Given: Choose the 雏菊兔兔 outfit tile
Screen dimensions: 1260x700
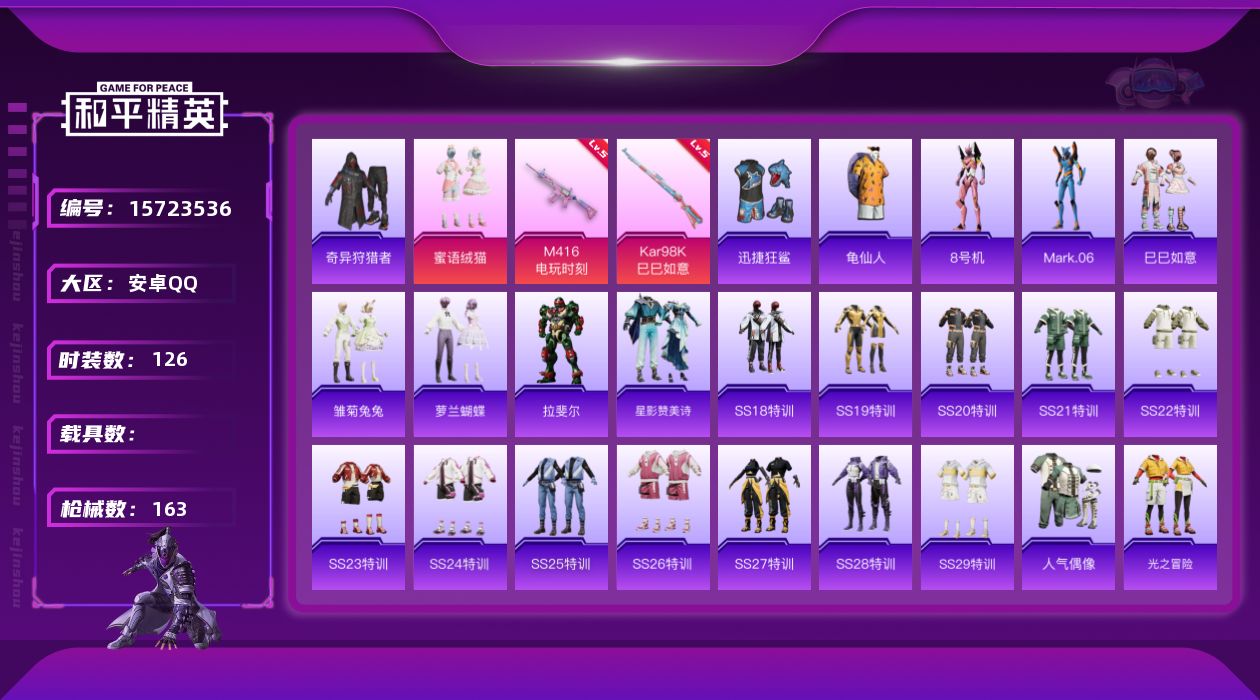Looking at the screenshot, I should coord(358,364).
